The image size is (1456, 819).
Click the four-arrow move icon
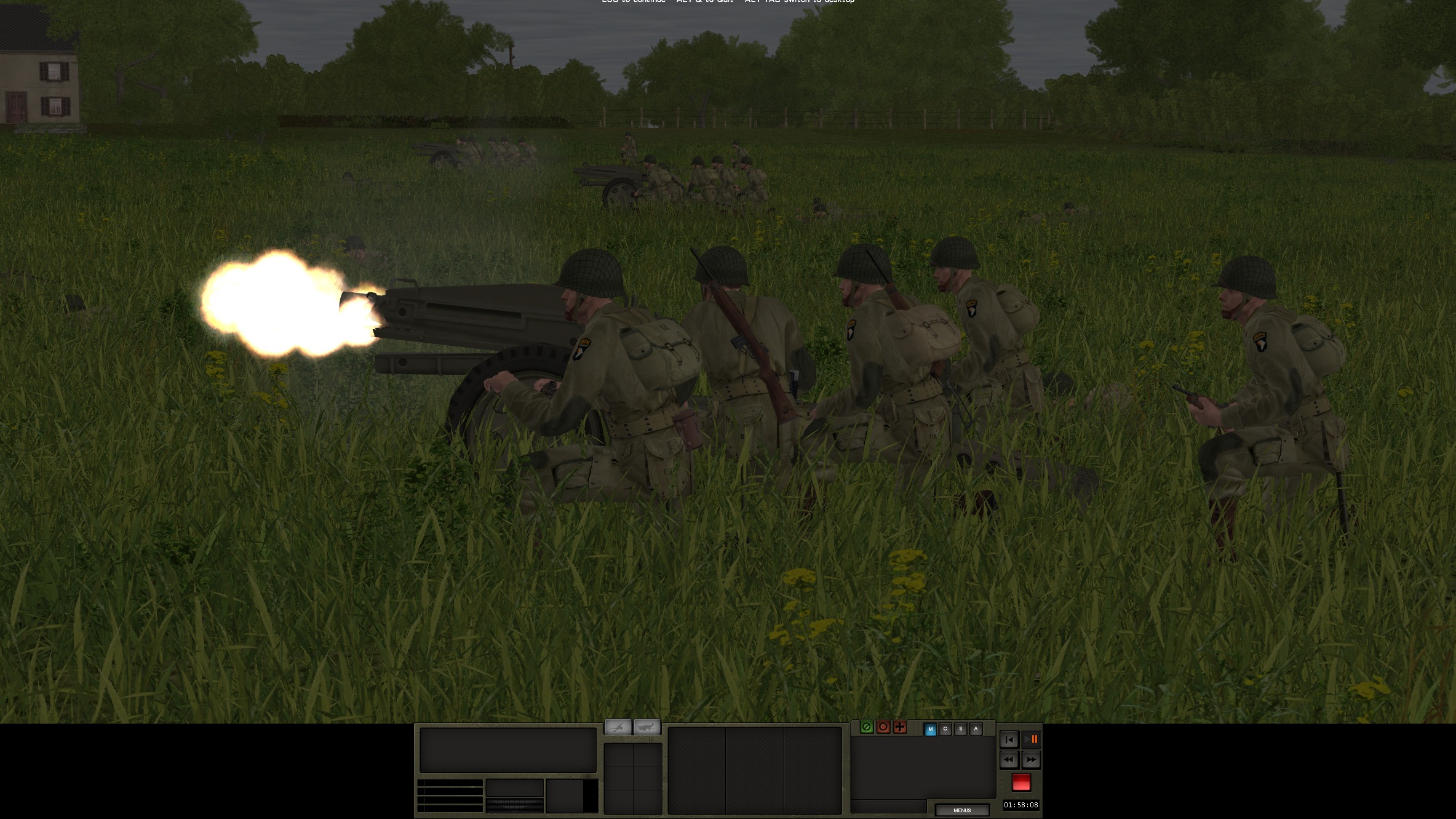(x=900, y=727)
